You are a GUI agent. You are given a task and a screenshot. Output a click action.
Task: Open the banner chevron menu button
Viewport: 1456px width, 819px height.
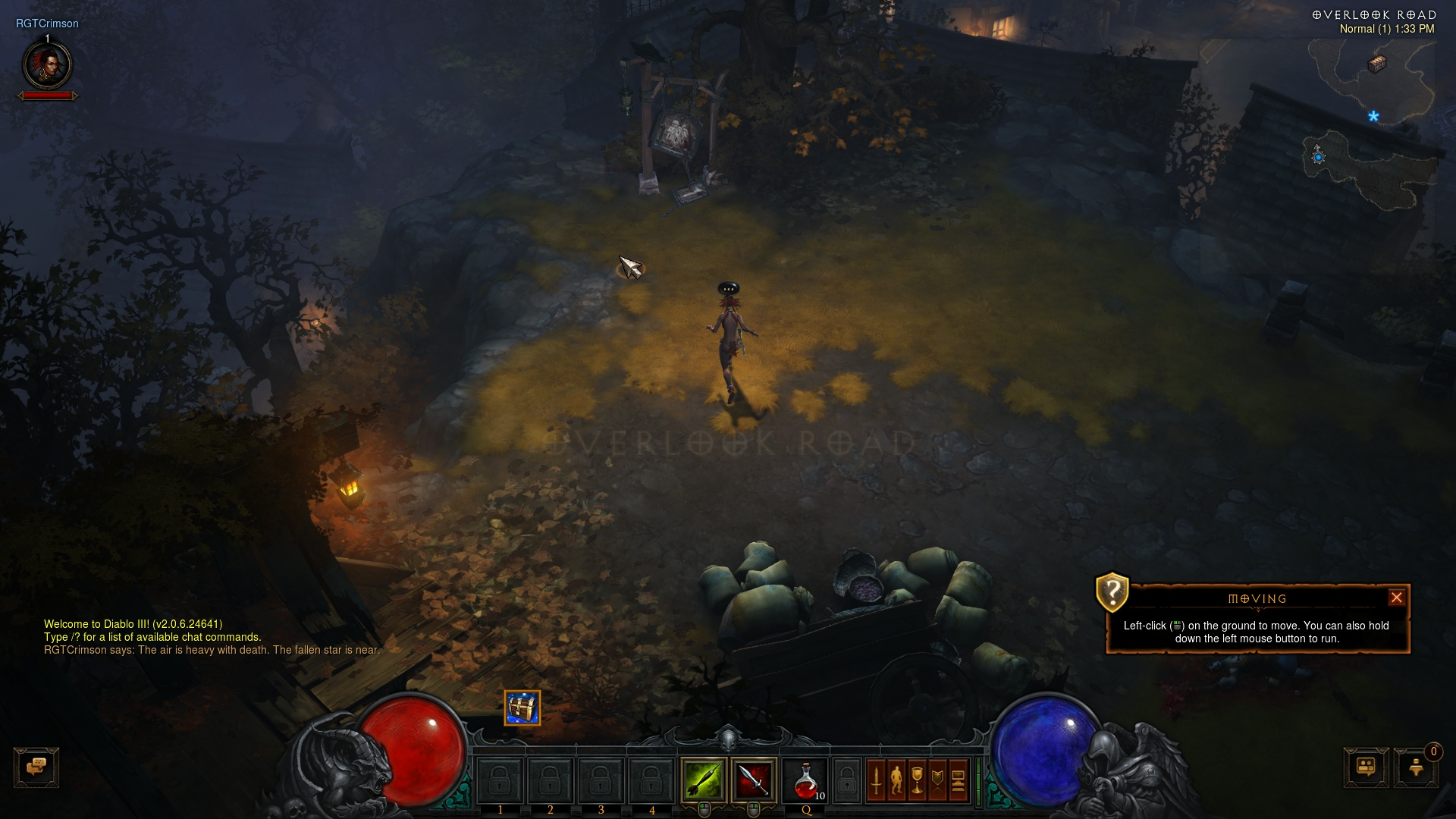(x=937, y=780)
